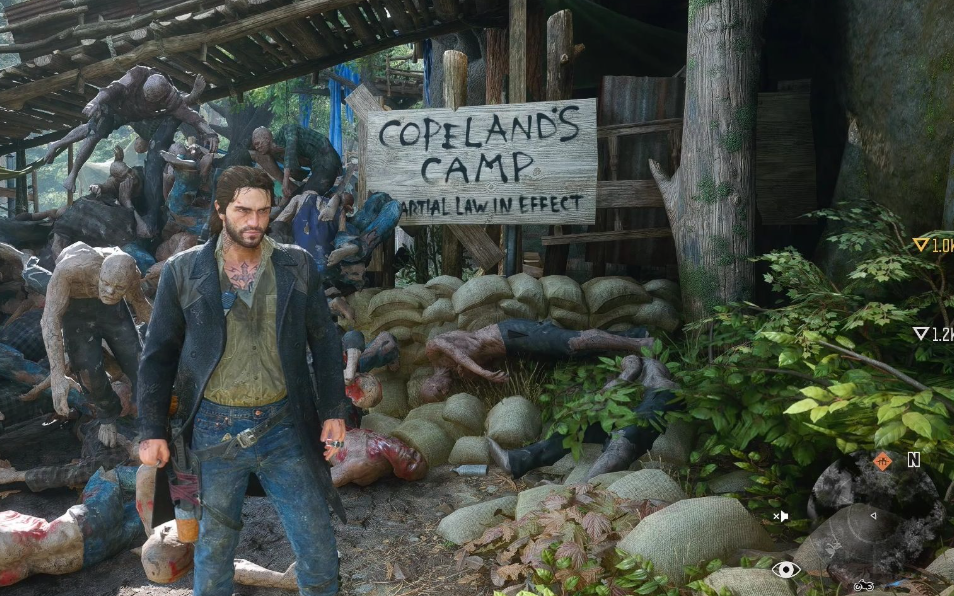Click the muted speaker noise icon
This screenshot has height=596, width=954.
781,516
